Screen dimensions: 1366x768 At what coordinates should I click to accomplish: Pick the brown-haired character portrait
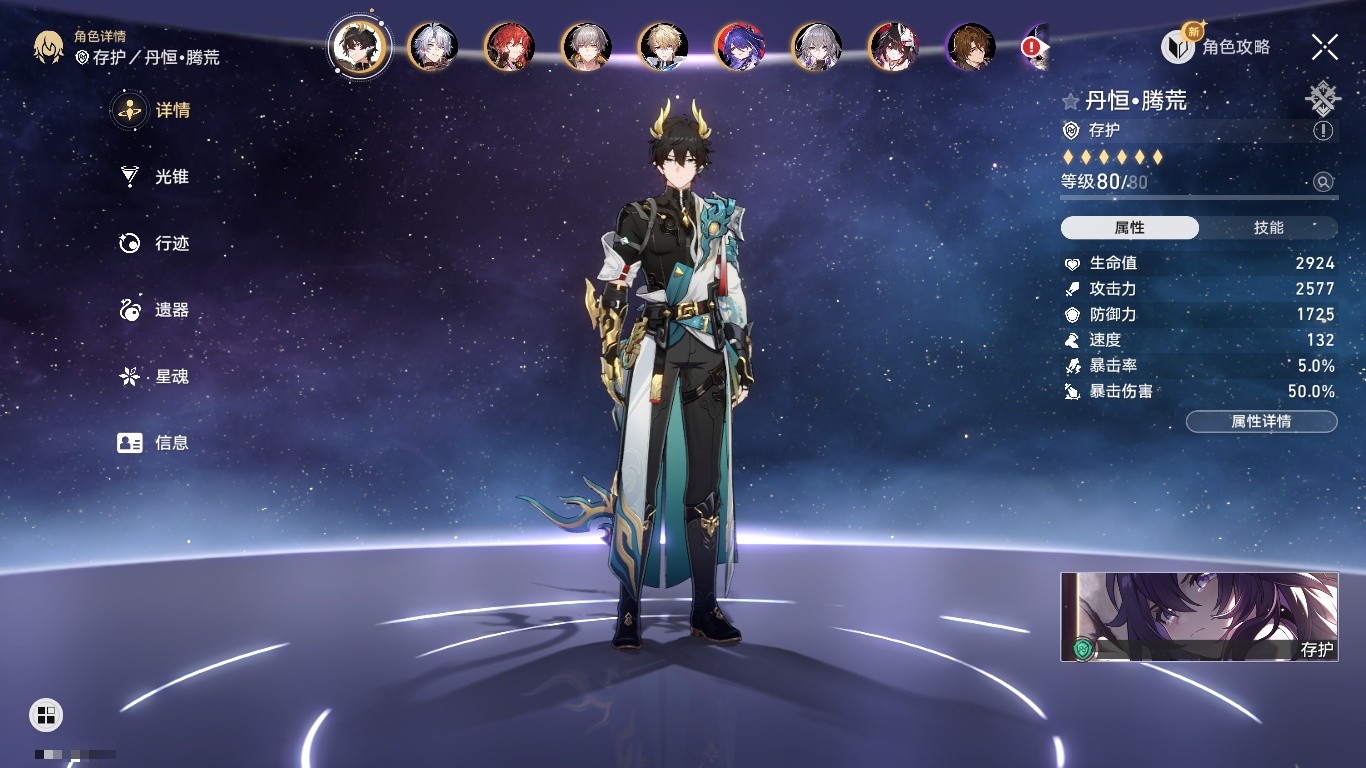pos(970,47)
